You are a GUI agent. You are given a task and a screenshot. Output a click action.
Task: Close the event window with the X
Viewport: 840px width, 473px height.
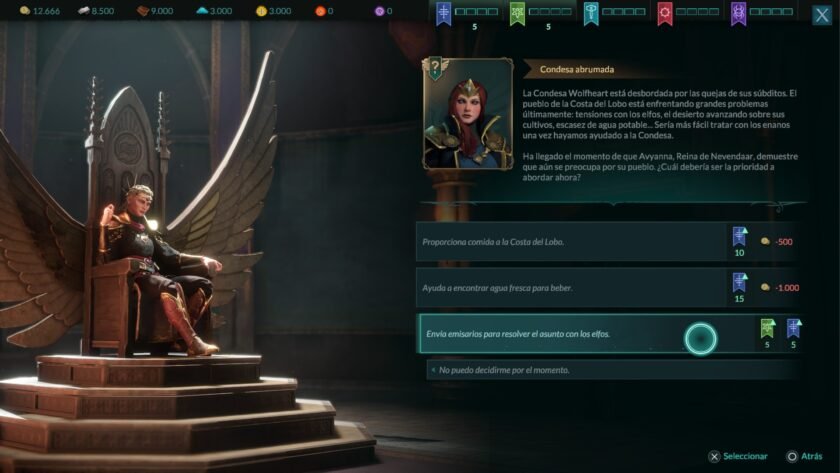822,14
